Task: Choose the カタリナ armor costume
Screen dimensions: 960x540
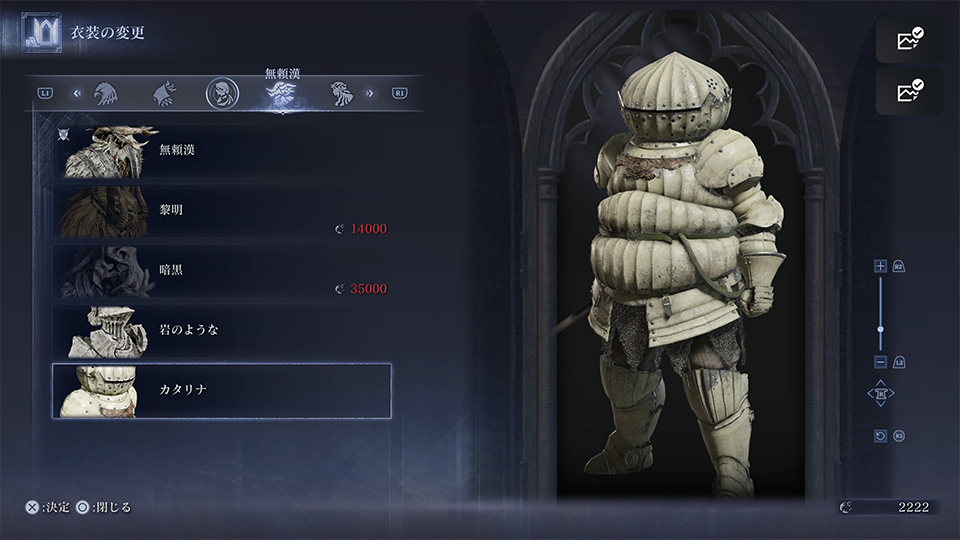Action: point(222,391)
